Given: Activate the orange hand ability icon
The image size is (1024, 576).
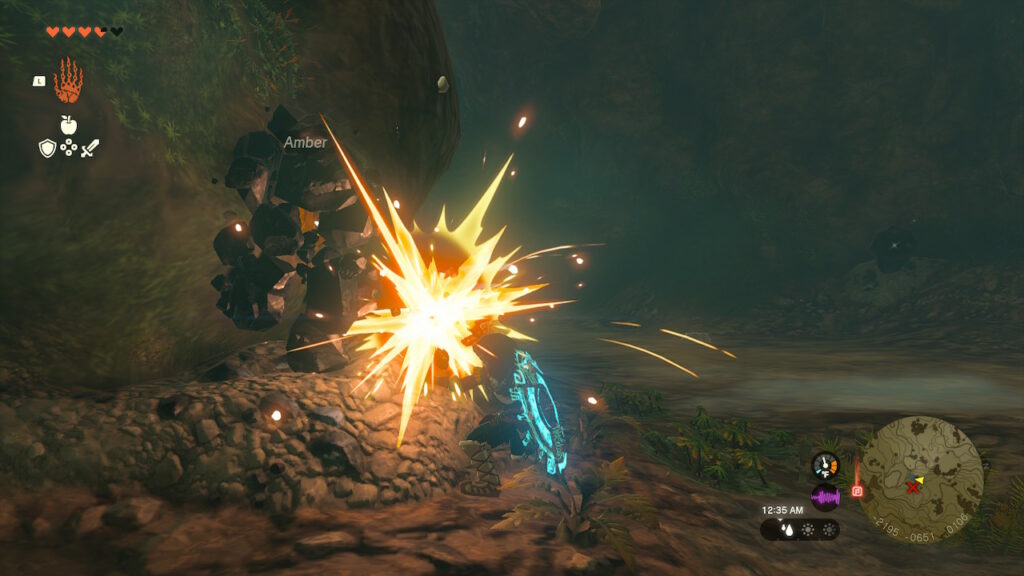Looking at the screenshot, I should 67,81.
